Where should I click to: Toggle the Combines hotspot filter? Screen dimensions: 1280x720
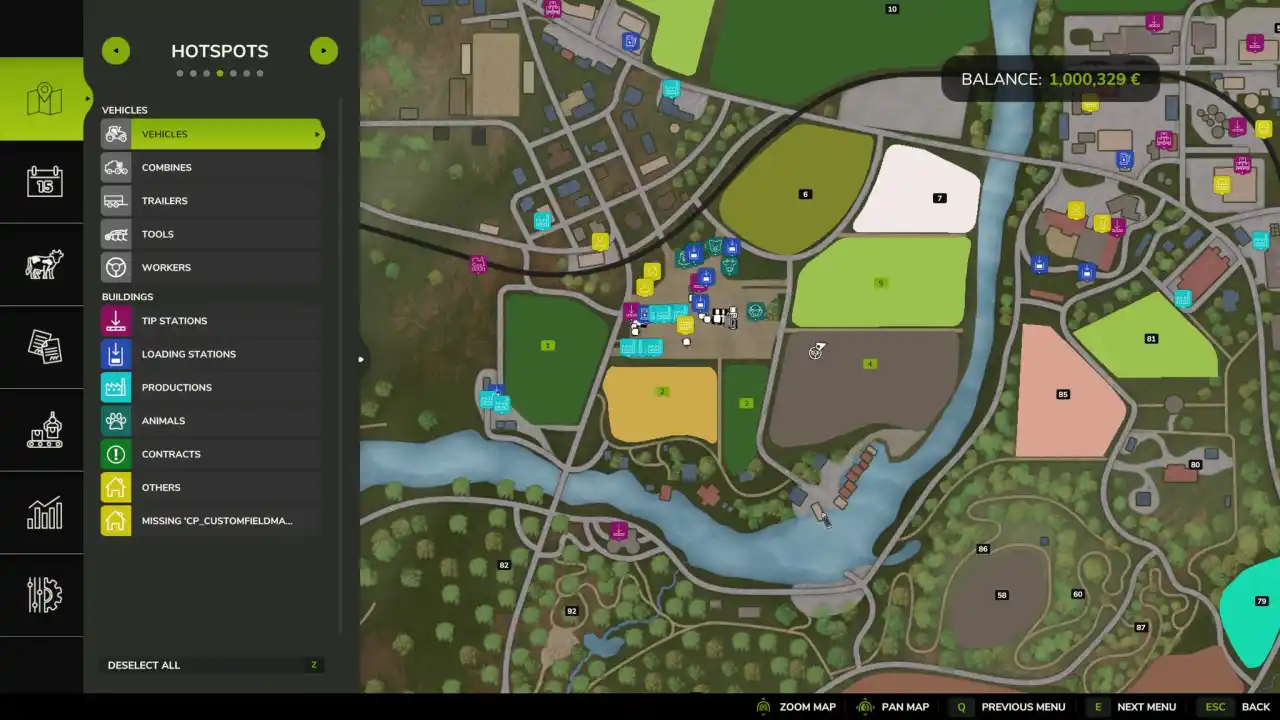[x=212, y=167]
